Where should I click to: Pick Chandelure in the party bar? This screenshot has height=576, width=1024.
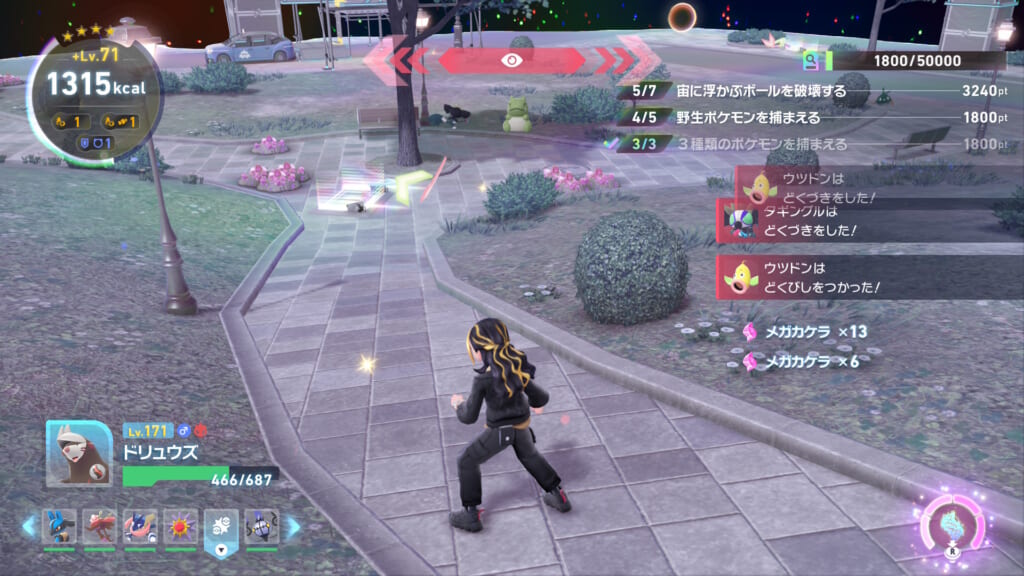260,526
